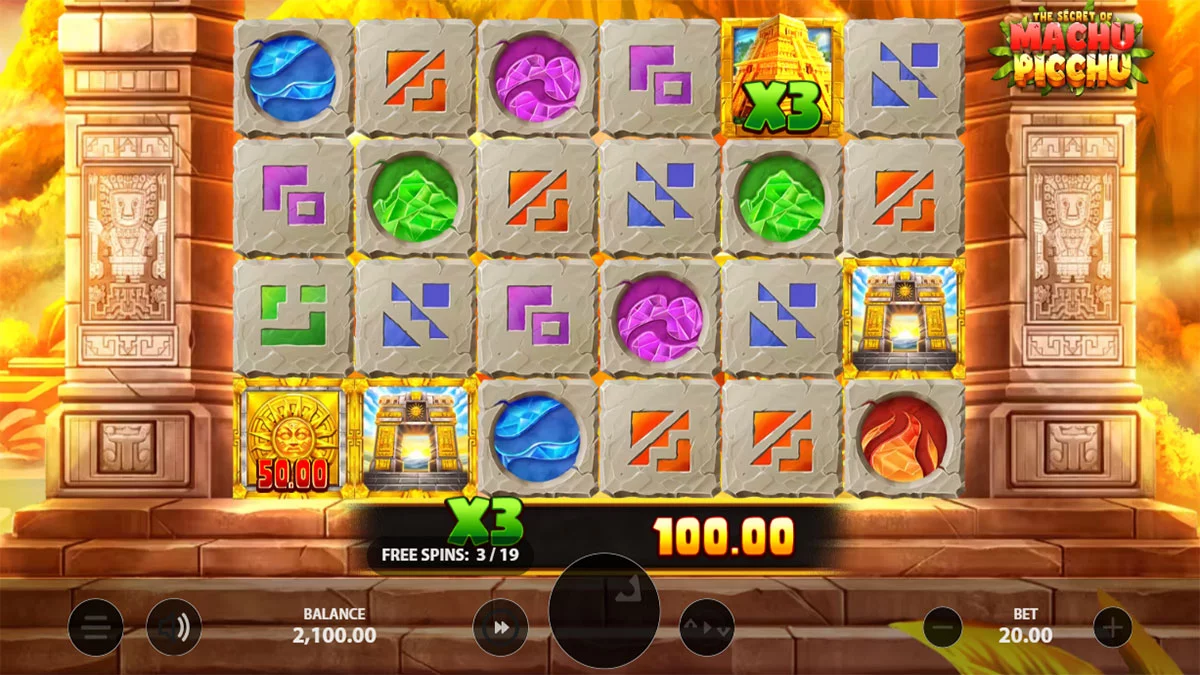1200x675 pixels.
Task: Decrease the bet with the minus button
Action: click(942, 628)
